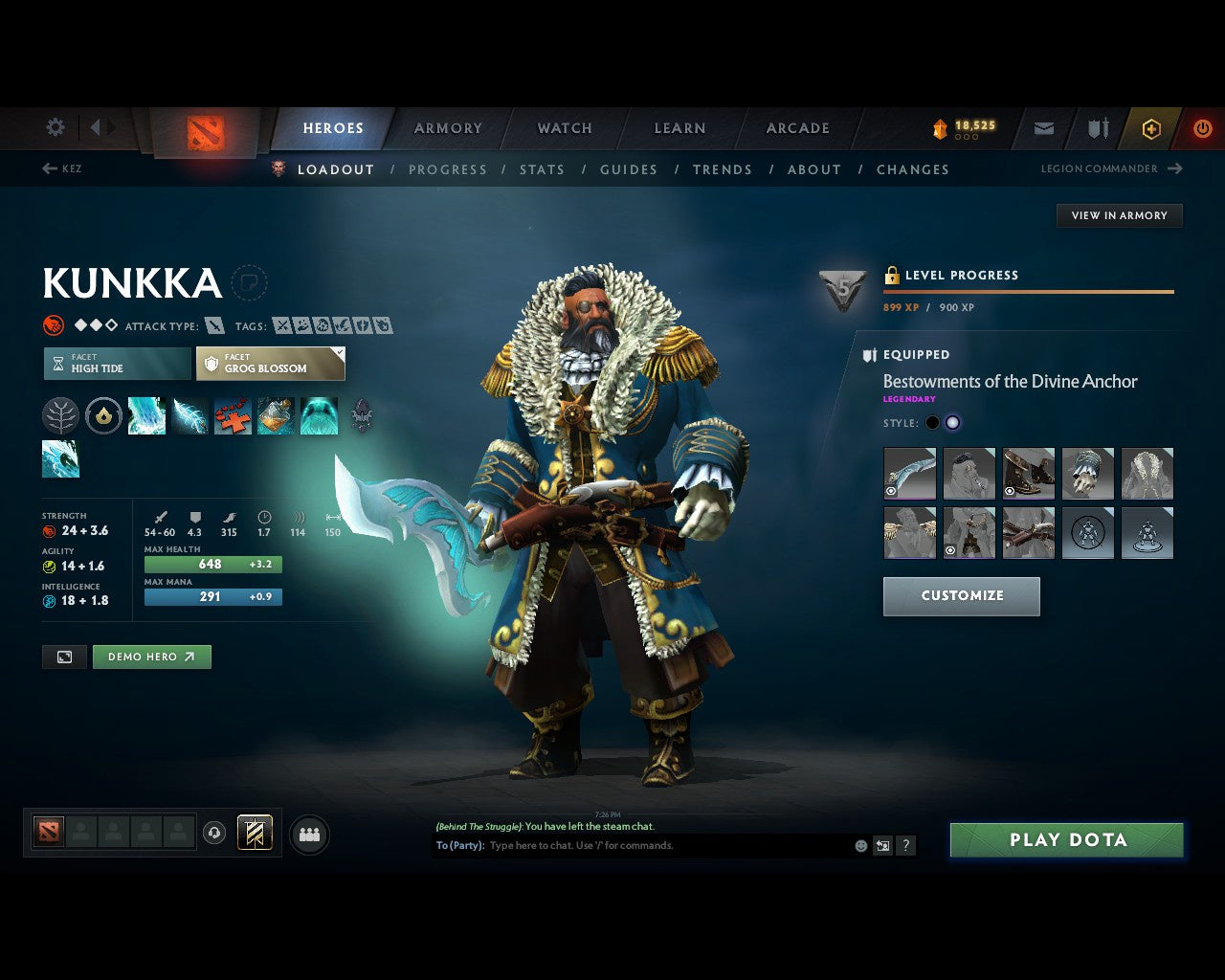Open the X Marks the Spot ability icon
Screen dimensions: 1225x980
tap(233, 415)
